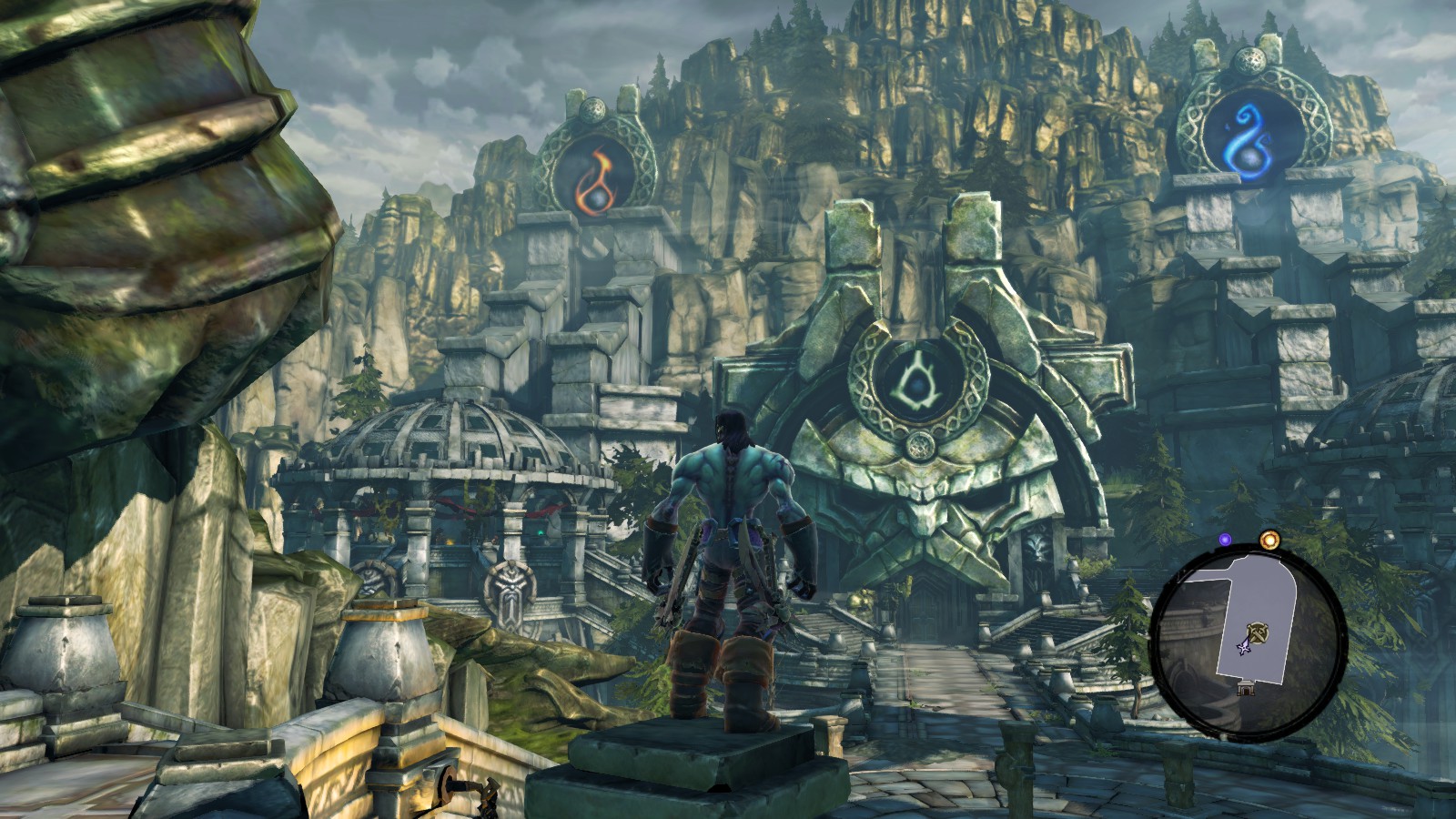Select the dungeon entrance icon on the minimap
Image resolution: width=1456 pixels, height=819 pixels.
[1245, 689]
